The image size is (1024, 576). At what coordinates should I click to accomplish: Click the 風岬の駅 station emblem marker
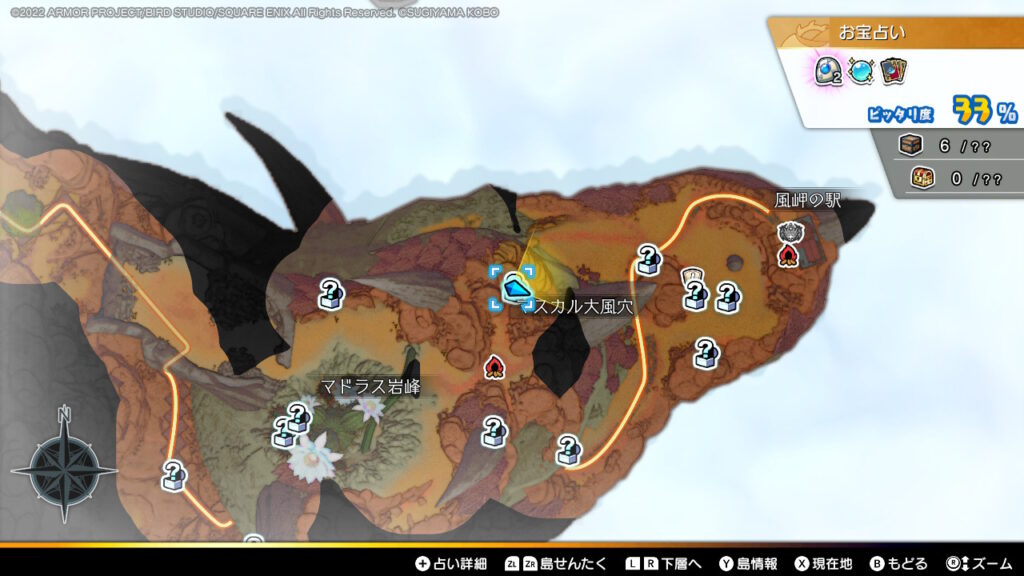coord(787,232)
